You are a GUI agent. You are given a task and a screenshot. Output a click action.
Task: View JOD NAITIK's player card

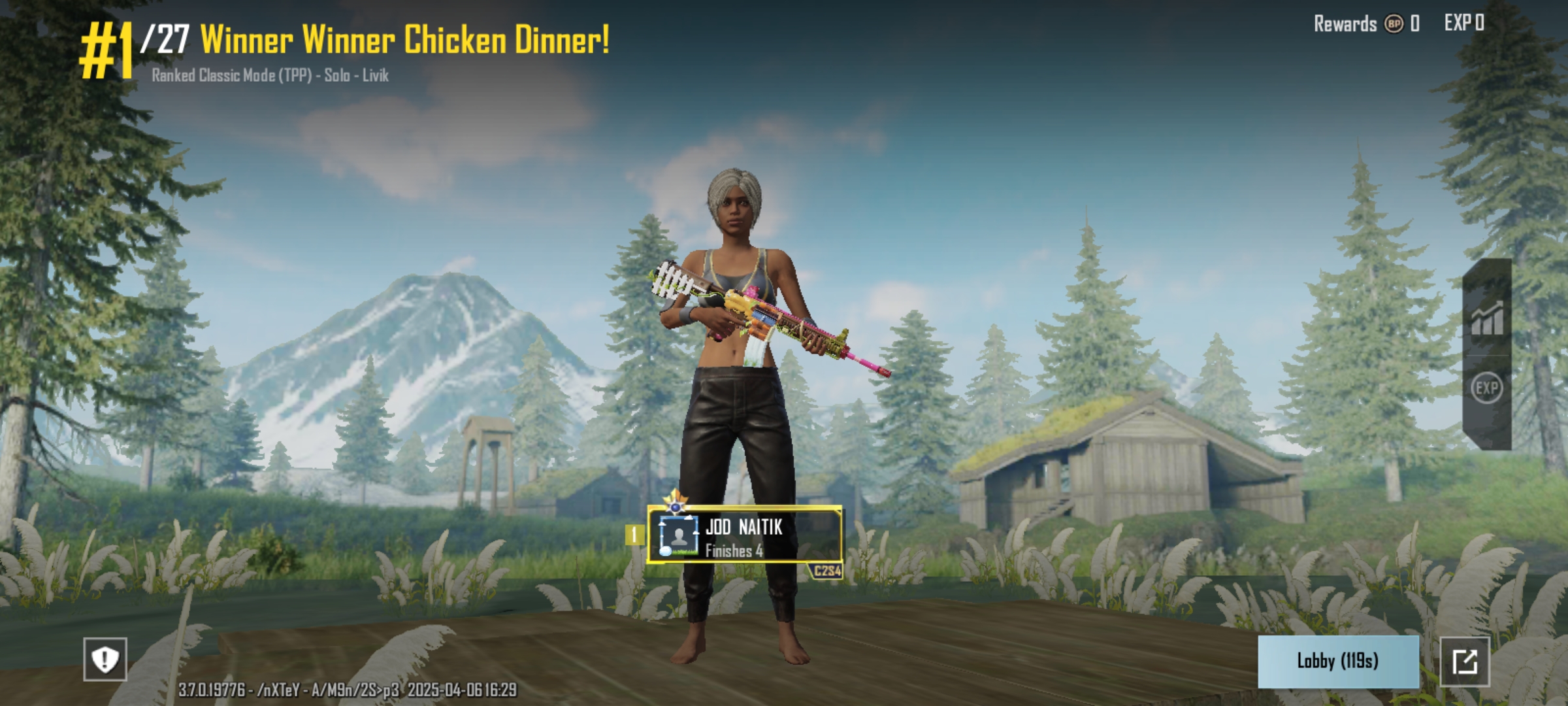coord(744,535)
